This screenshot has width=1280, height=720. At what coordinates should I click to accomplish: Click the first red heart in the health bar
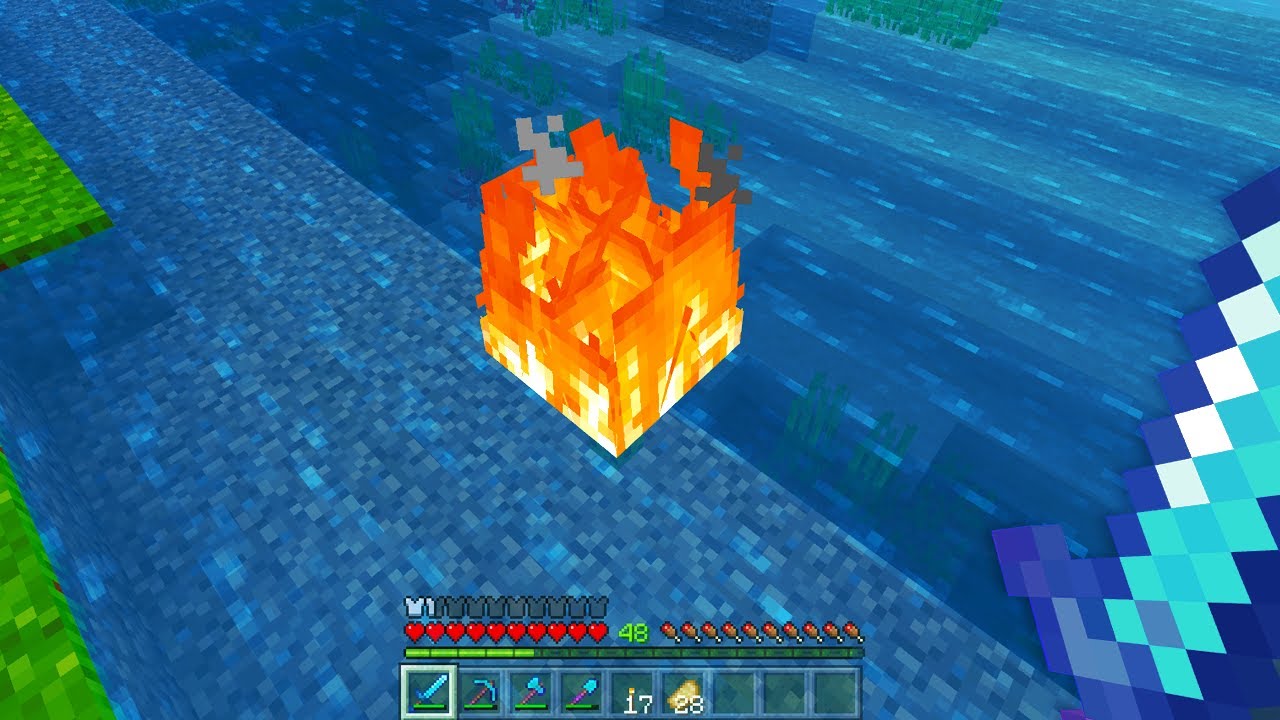point(413,630)
